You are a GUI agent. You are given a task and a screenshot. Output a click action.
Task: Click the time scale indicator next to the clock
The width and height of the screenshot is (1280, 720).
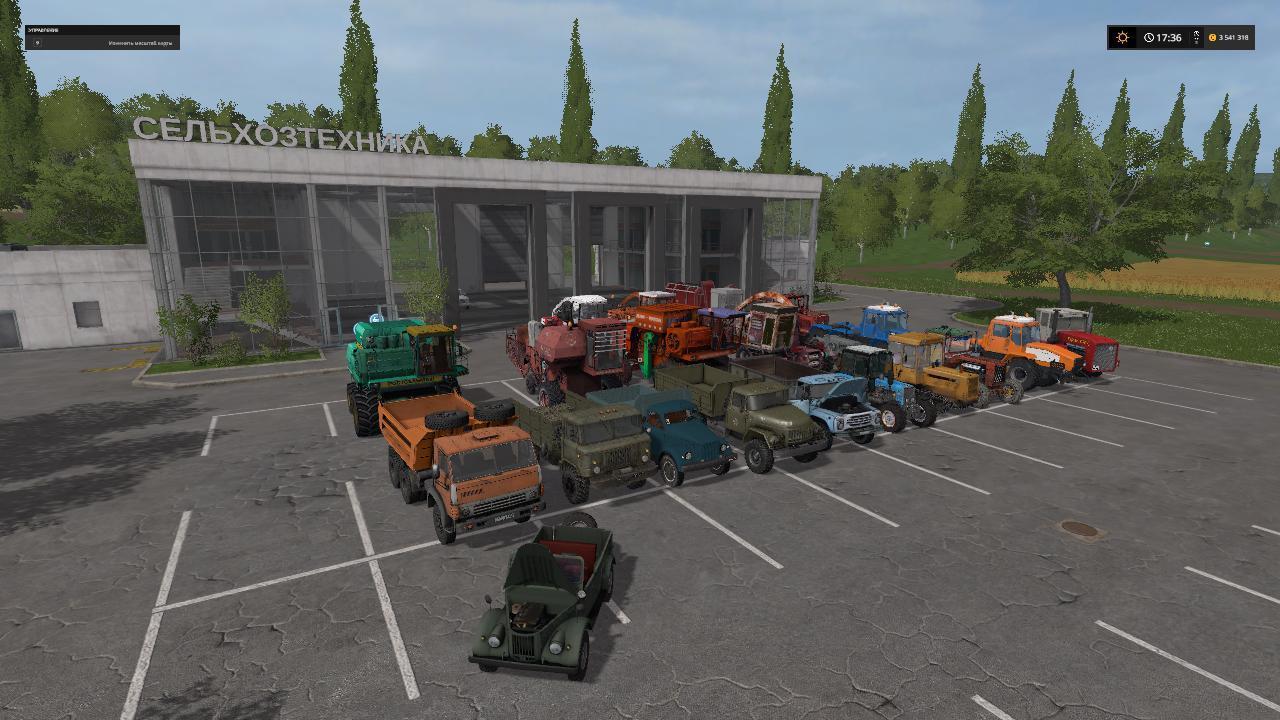click(1196, 36)
